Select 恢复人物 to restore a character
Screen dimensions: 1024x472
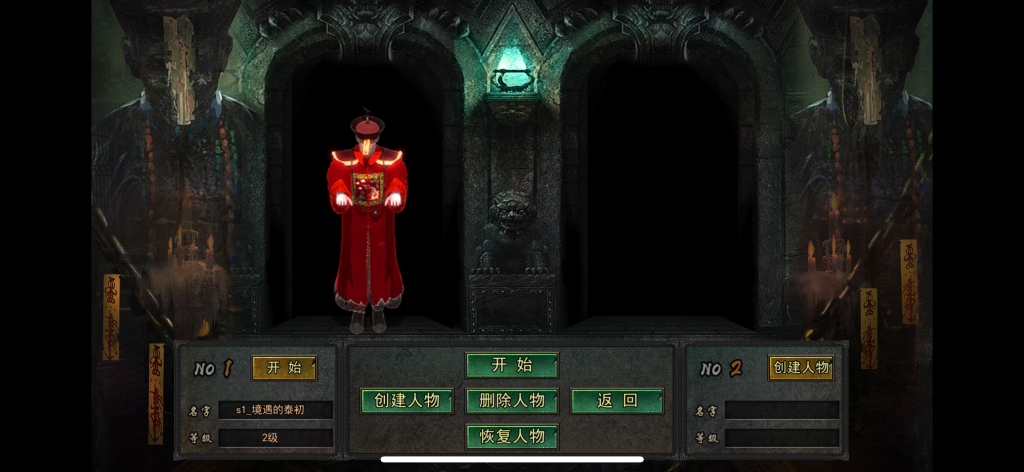coord(512,437)
